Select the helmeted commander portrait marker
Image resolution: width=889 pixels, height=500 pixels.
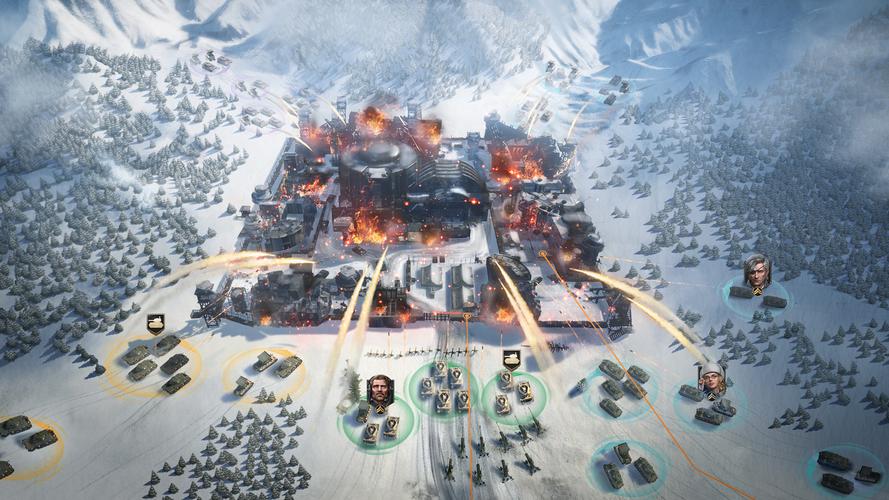click(x=712, y=378)
